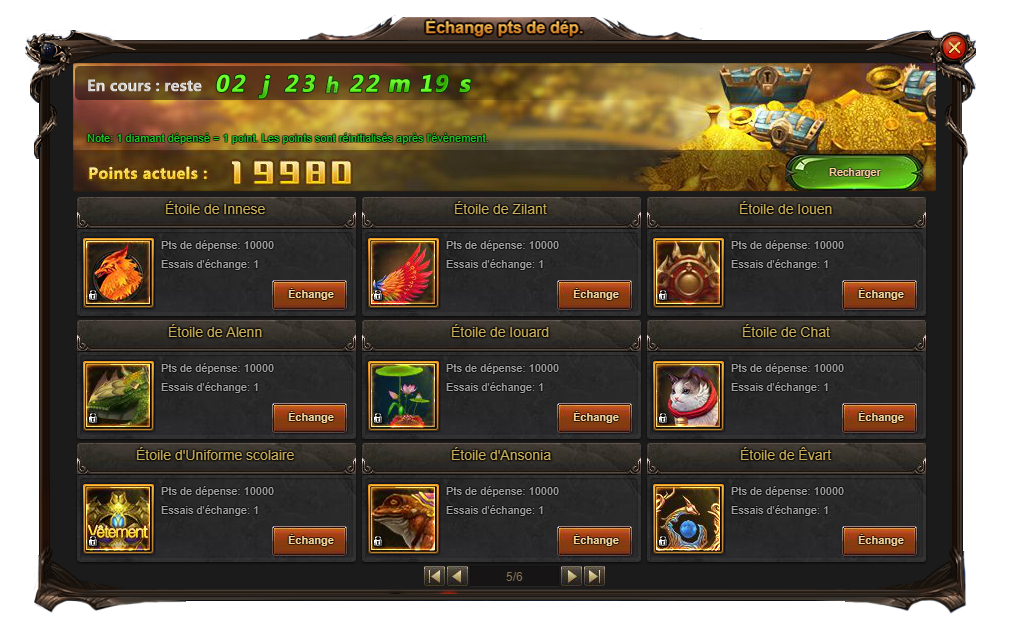Close the Échange pts de dép. window
The height and width of the screenshot is (630, 1018).
coord(954,47)
